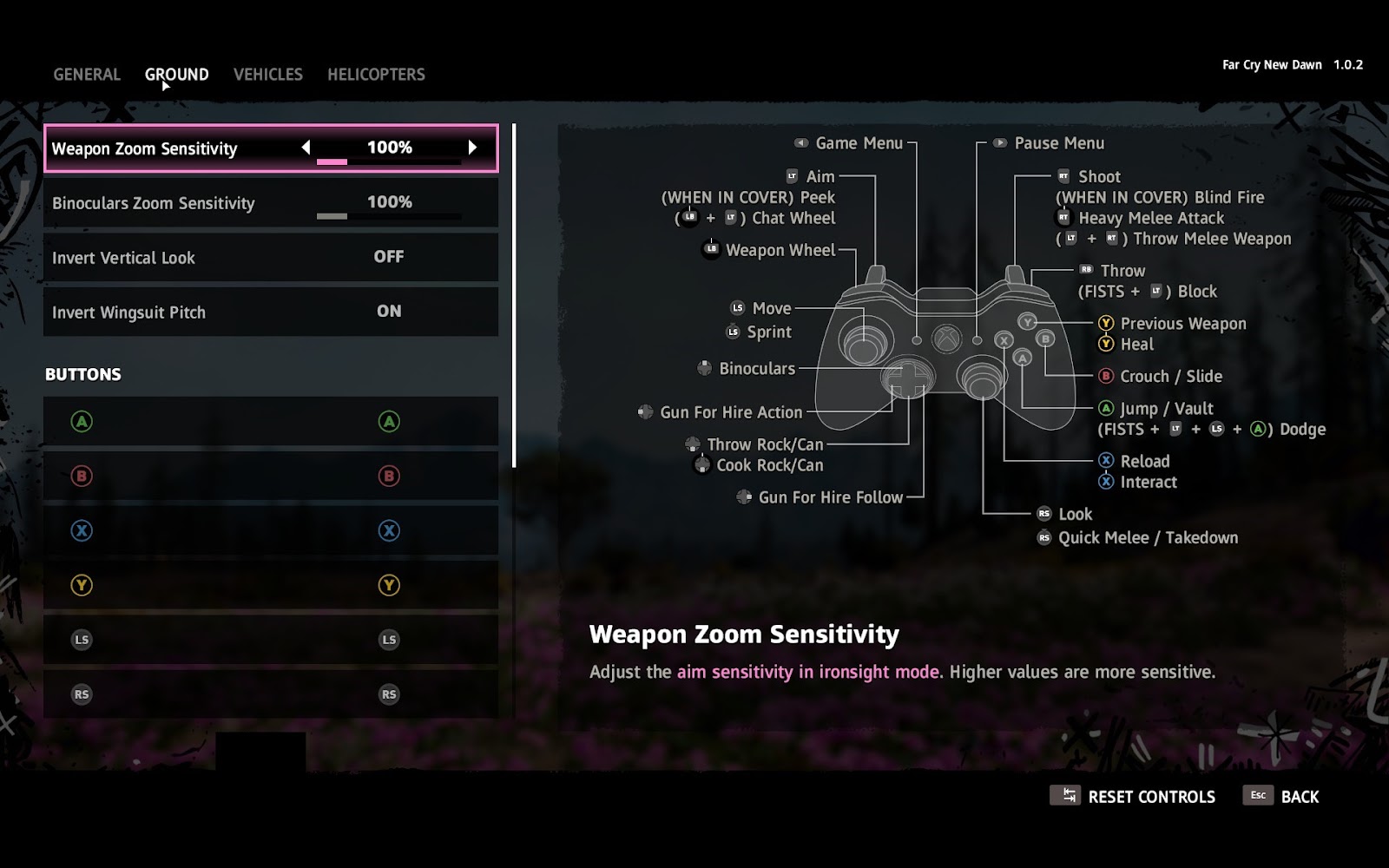Increase Weapon Zoom Sensitivity with right arrow

point(472,148)
